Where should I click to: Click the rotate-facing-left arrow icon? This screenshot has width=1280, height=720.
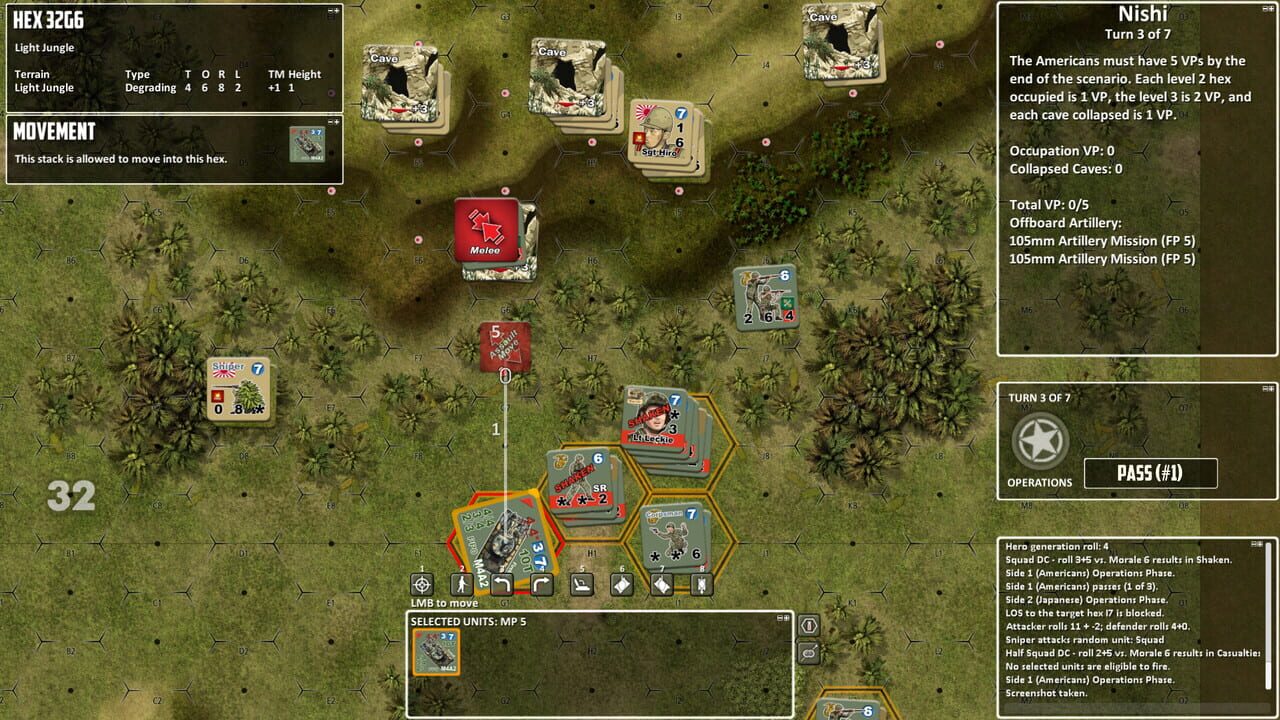point(501,585)
